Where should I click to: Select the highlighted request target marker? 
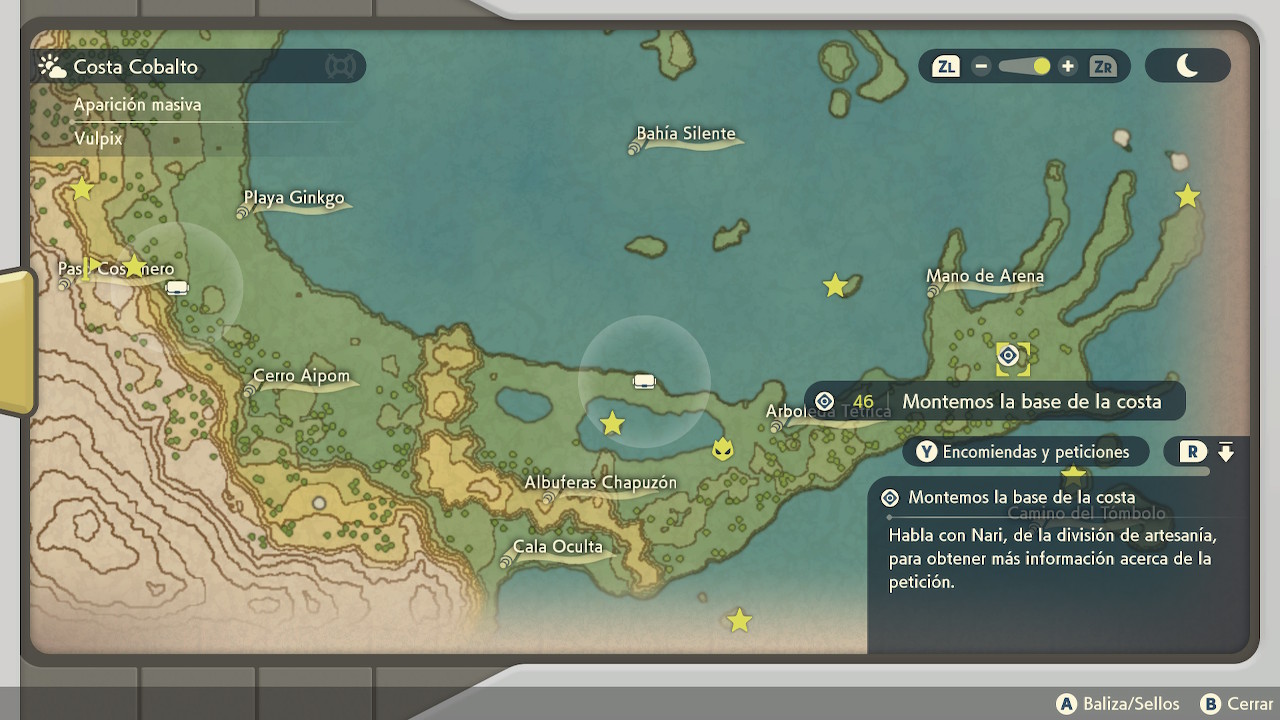point(1008,356)
